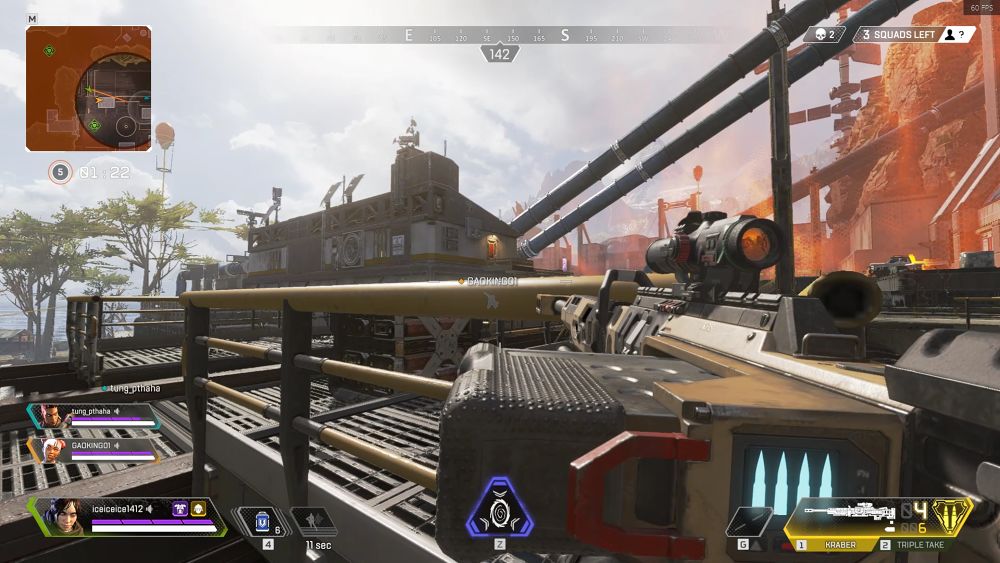This screenshot has width=1000, height=563.
Task: Click the skull kill counter
Action: [824, 34]
